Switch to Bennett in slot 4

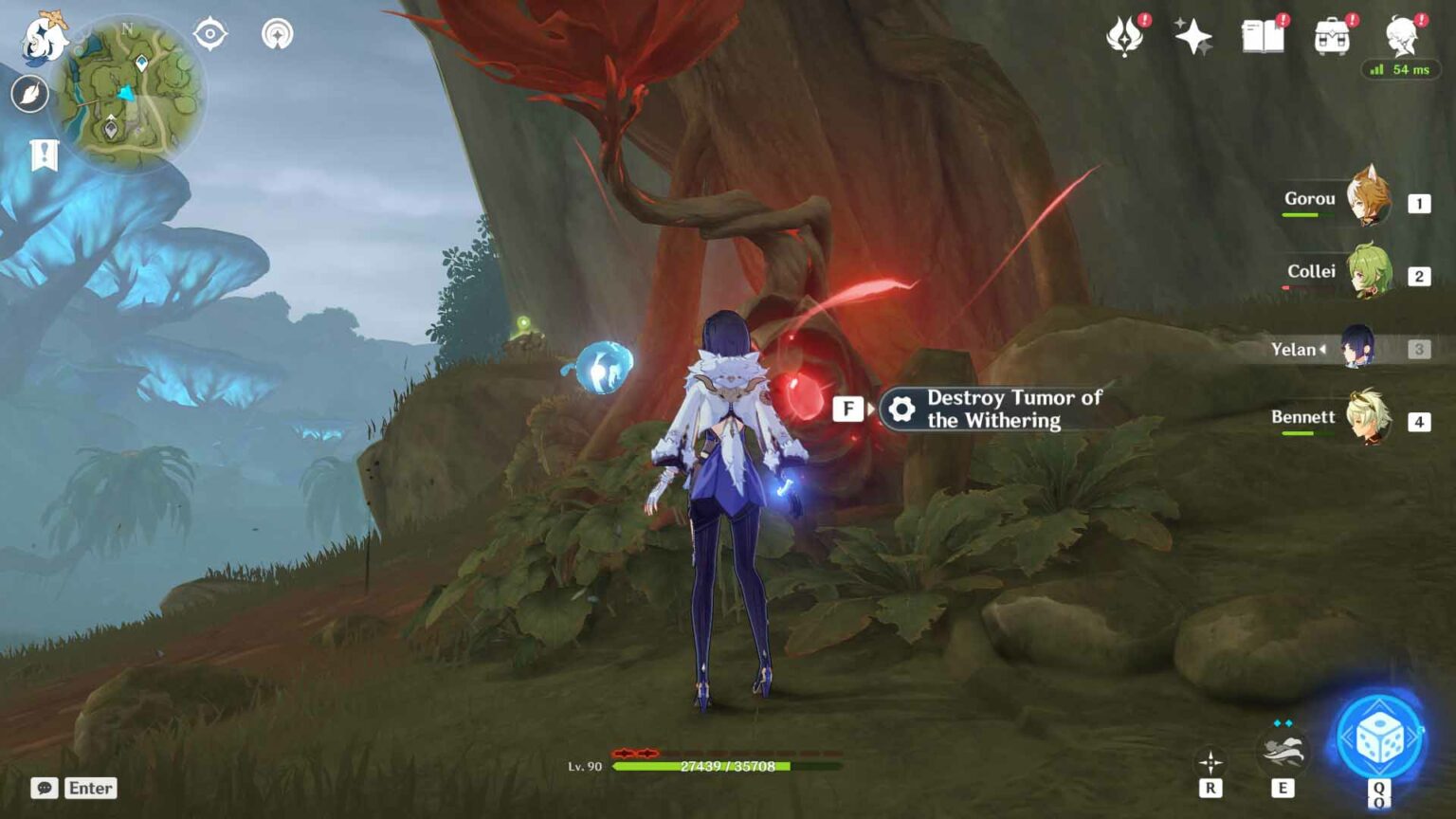click(1369, 418)
